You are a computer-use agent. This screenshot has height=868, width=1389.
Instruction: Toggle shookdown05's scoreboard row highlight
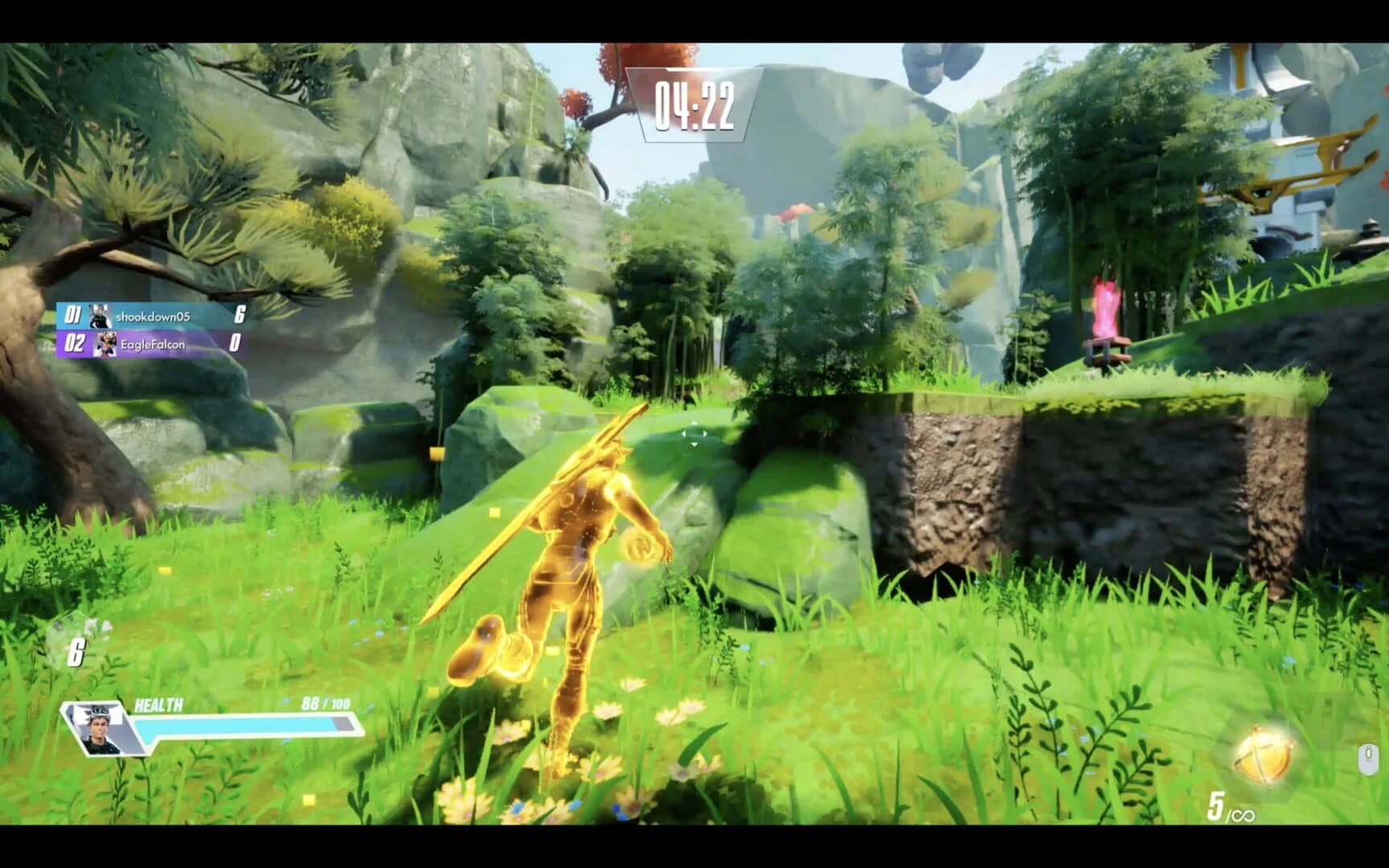pos(153,315)
